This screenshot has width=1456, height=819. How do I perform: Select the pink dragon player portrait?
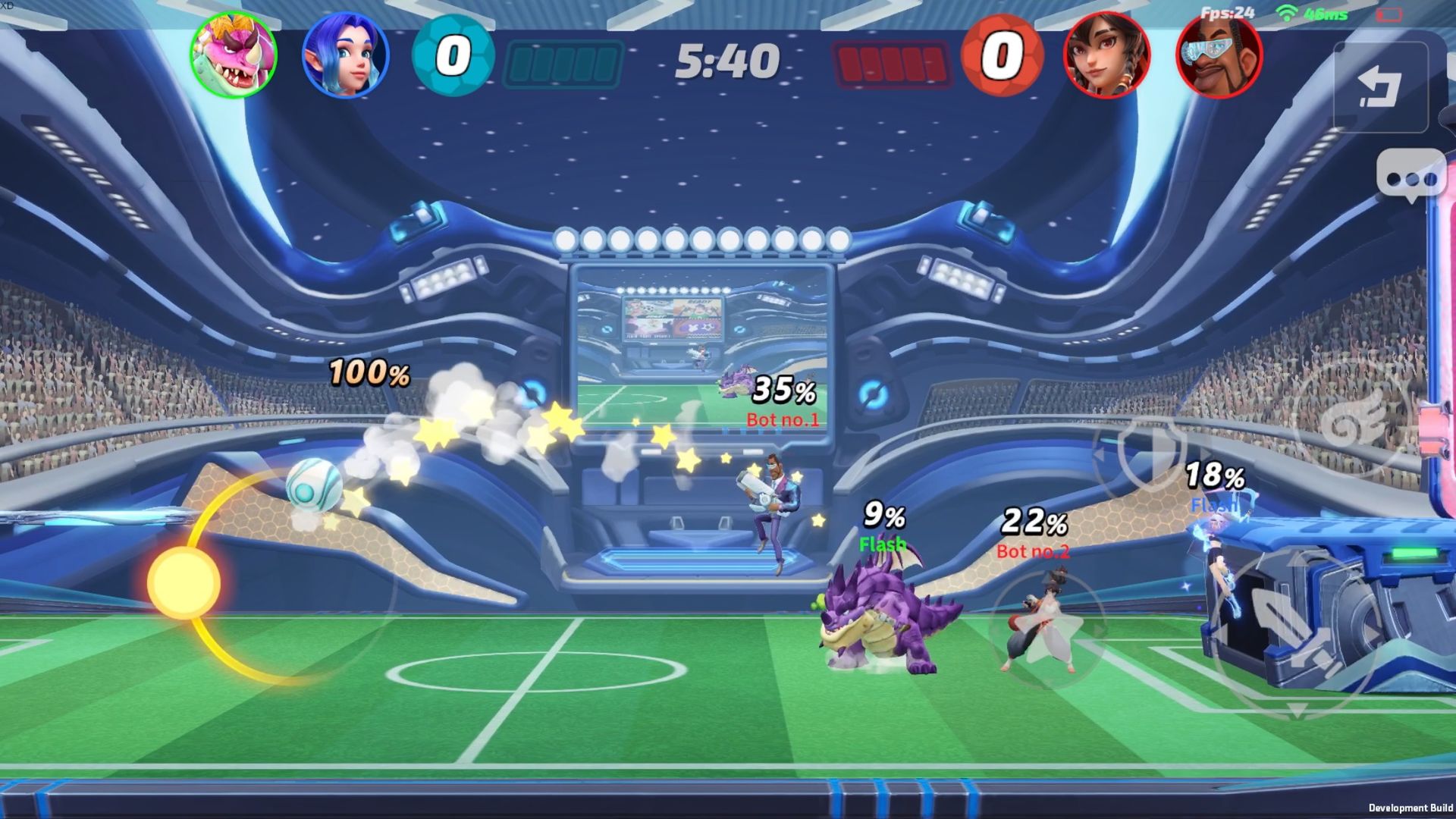click(234, 55)
